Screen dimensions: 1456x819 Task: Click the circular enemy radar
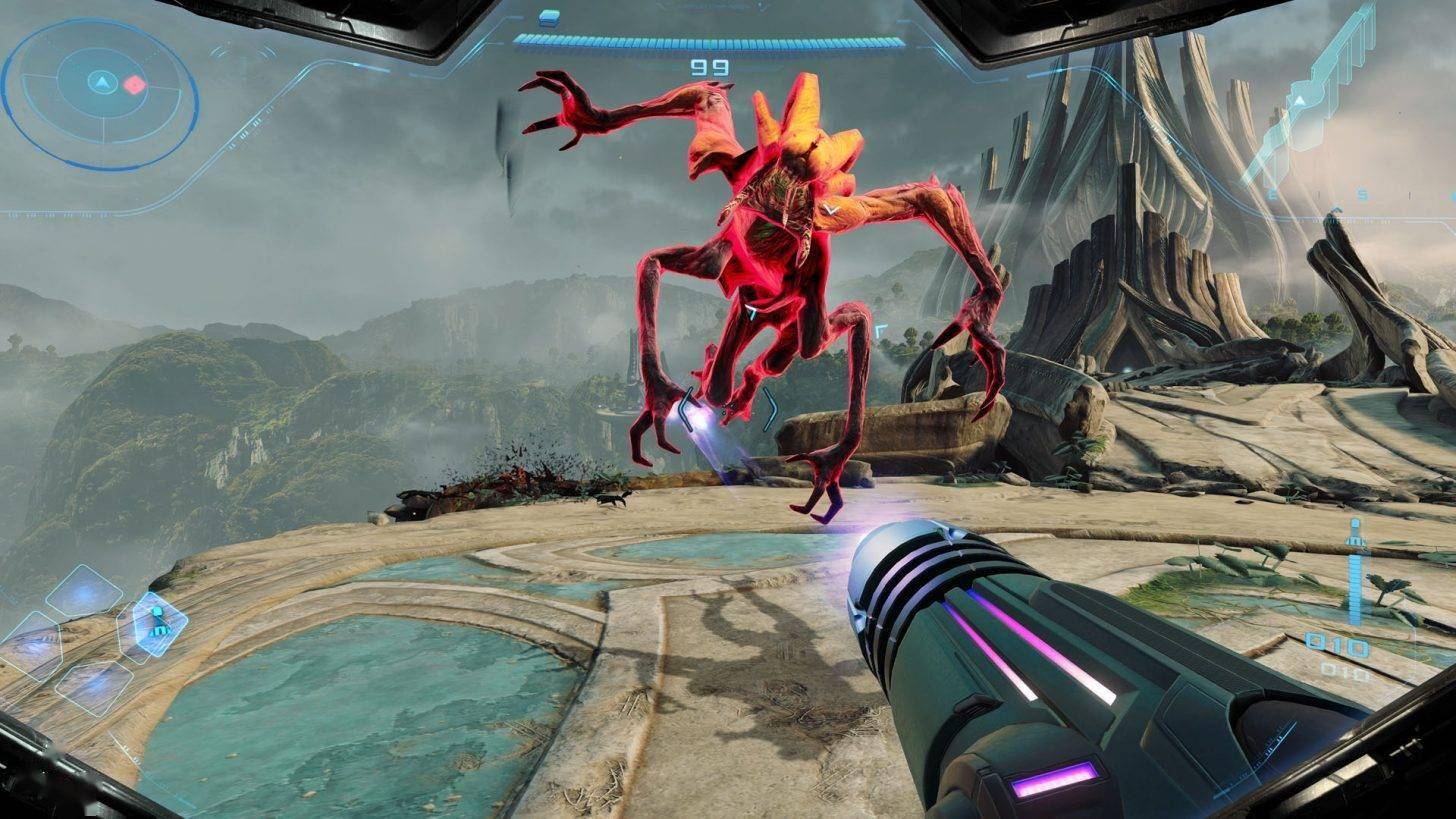(x=100, y=95)
